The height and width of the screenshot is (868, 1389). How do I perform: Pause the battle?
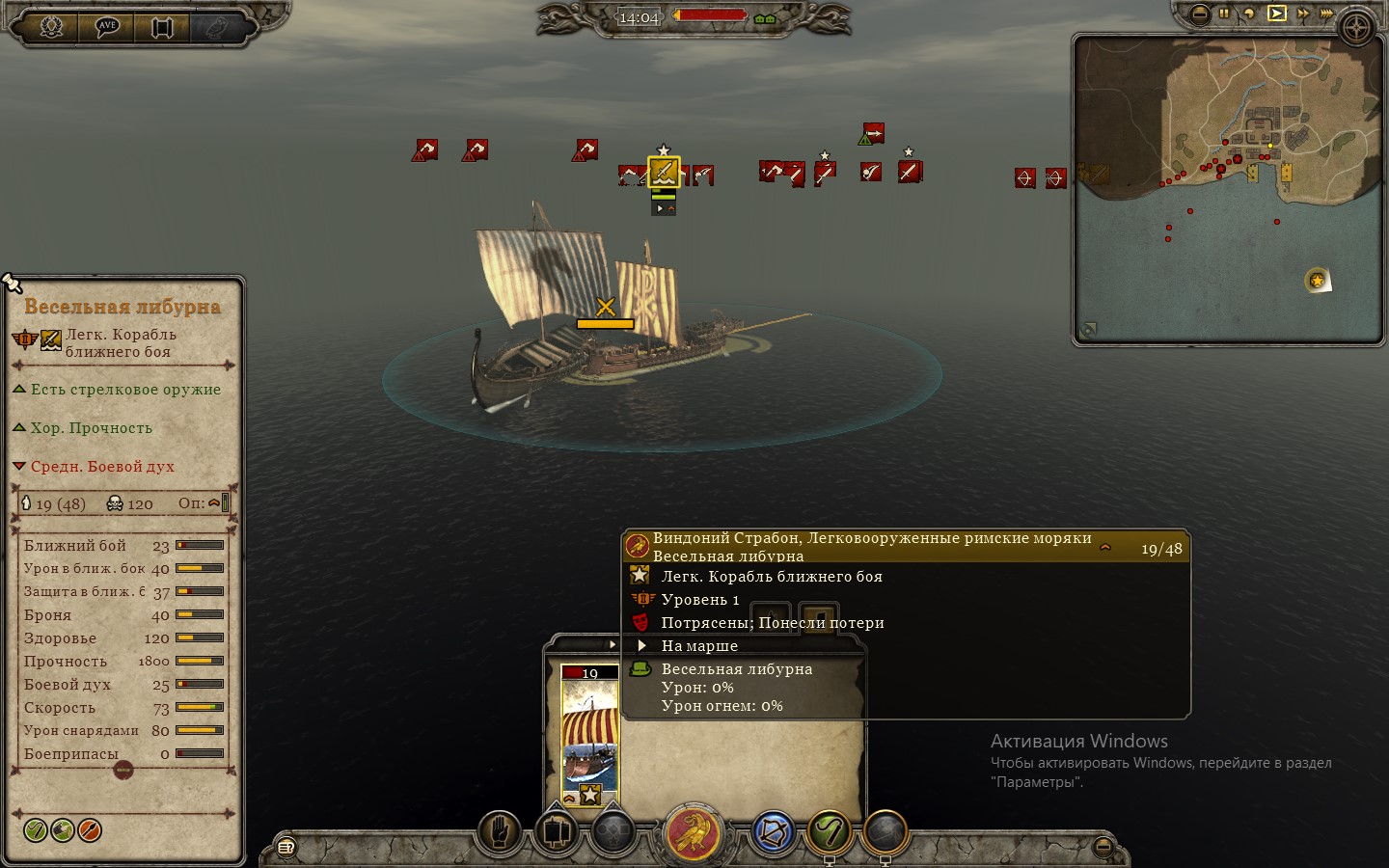point(1224,14)
